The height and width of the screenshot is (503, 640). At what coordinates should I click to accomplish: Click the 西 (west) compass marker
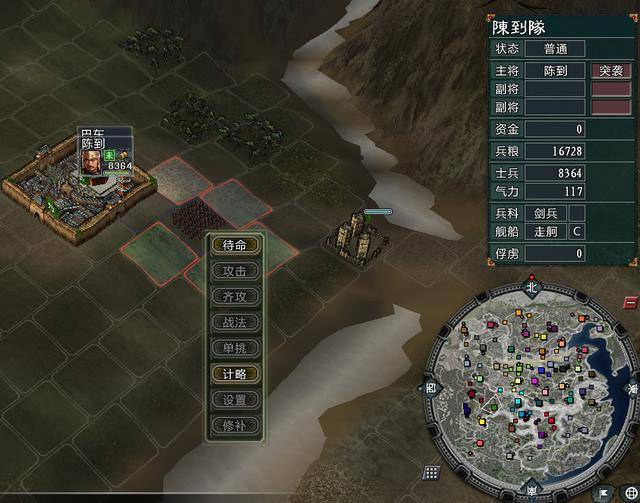click(x=431, y=386)
